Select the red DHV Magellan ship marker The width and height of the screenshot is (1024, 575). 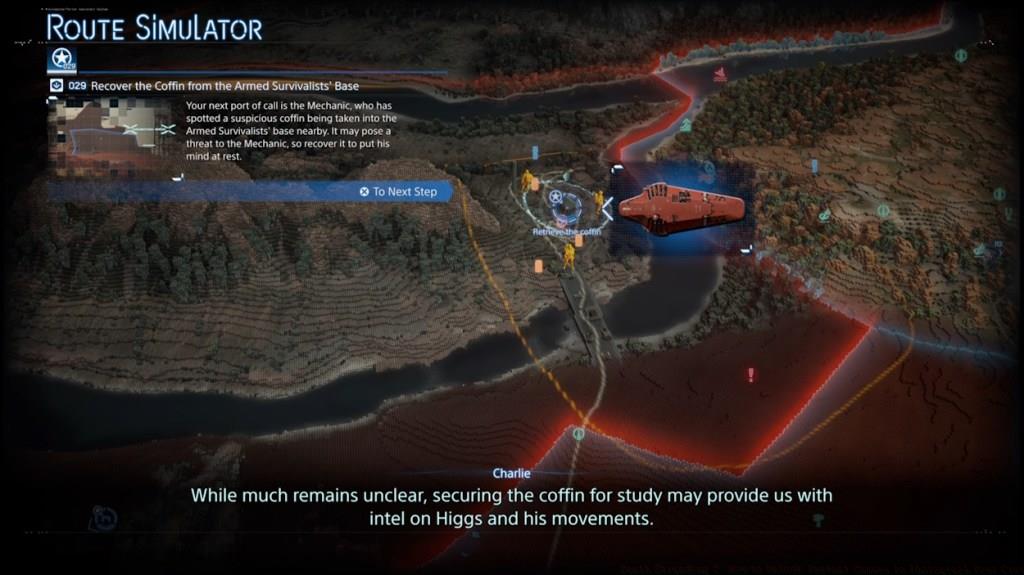pos(680,209)
